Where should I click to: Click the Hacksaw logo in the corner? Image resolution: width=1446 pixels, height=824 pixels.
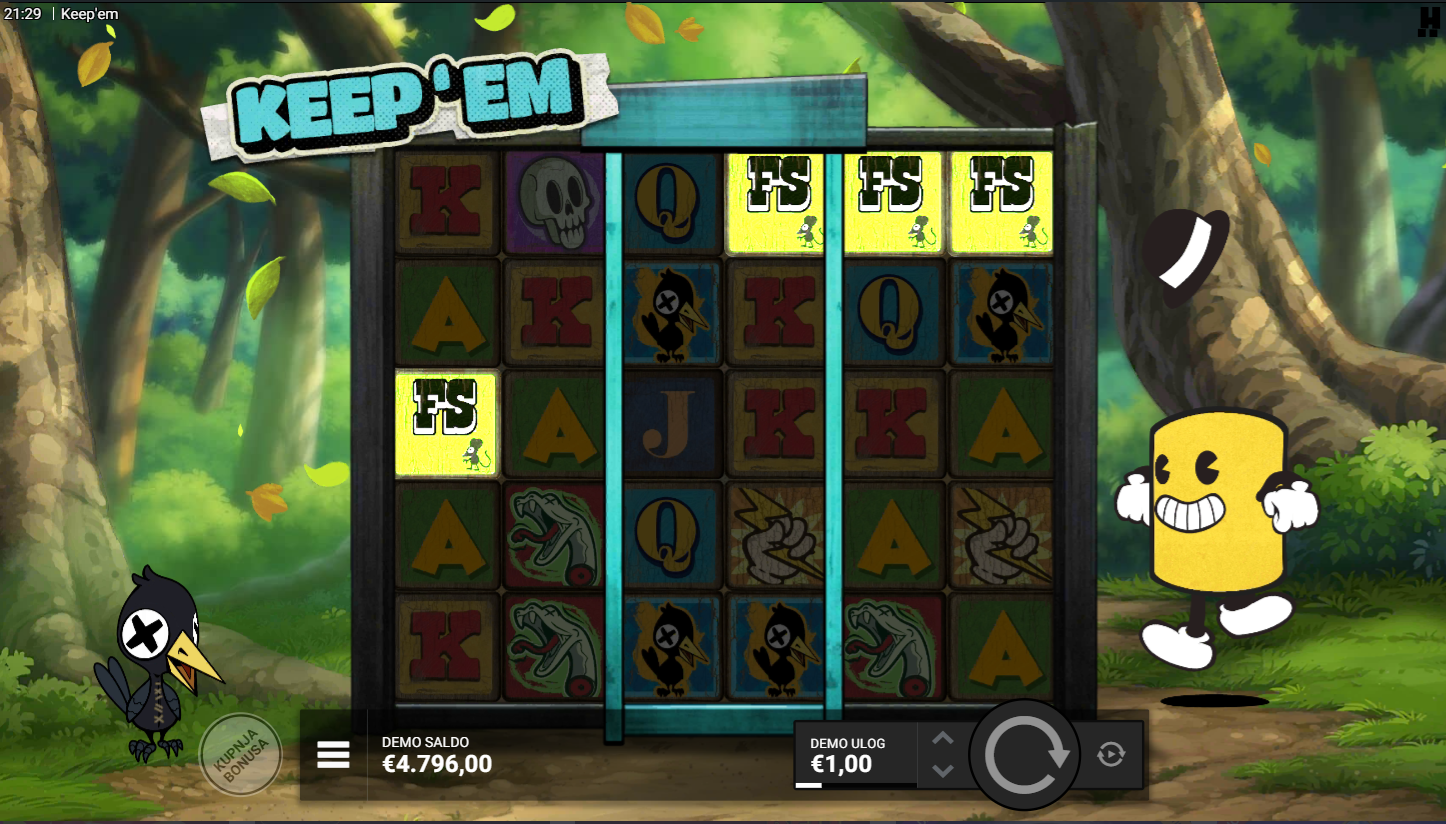(1428, 22)
